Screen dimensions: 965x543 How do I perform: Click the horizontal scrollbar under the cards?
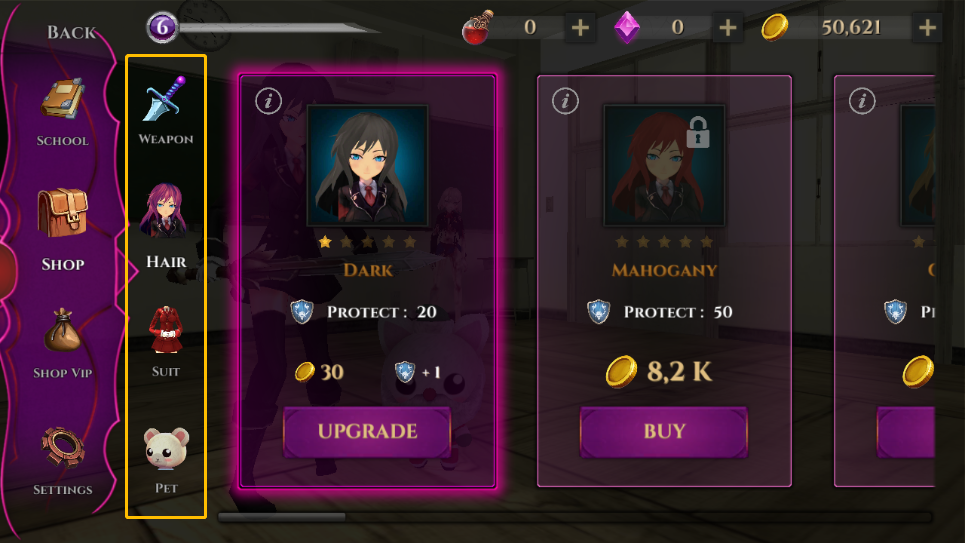[575, 517]
